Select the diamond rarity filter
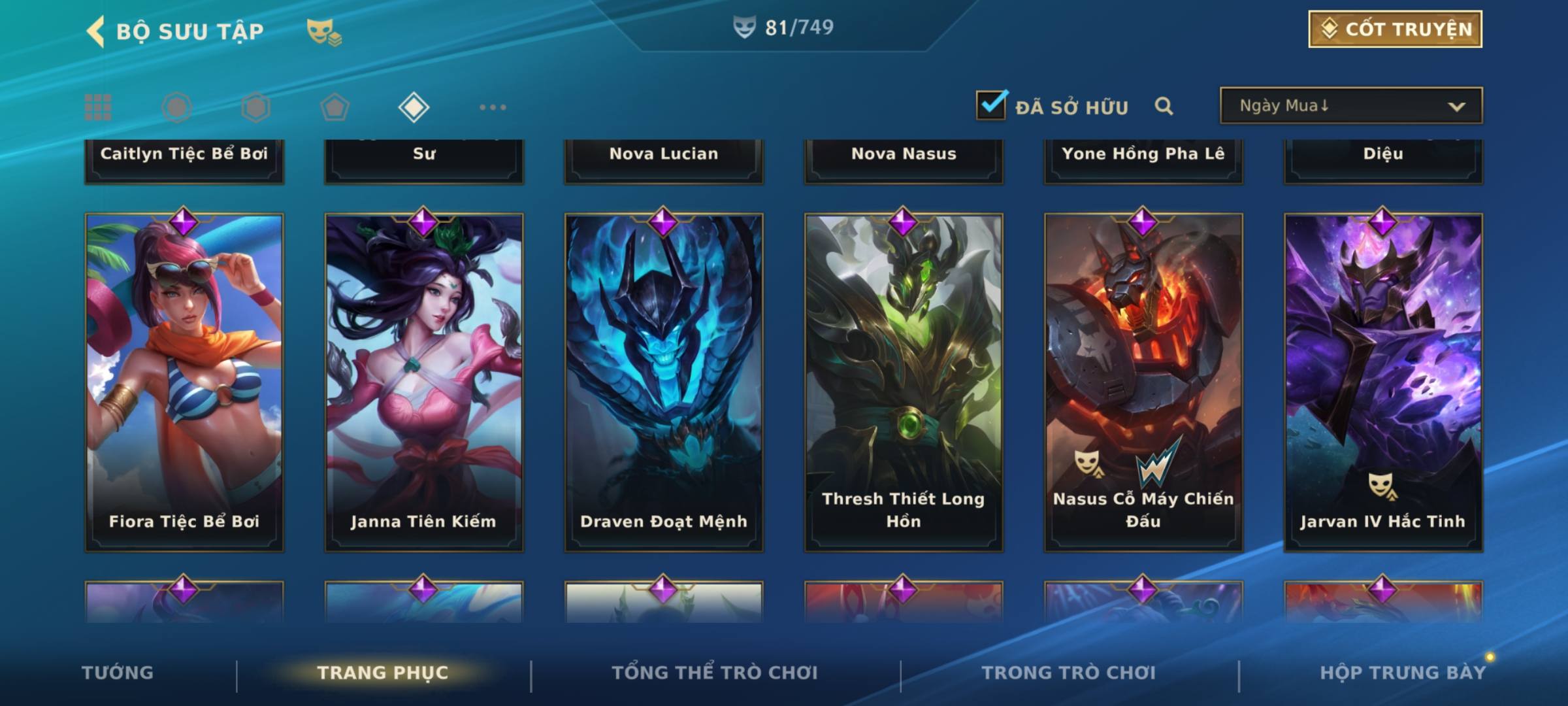Image resolution: width=1568 pixels, height=706 pixels. coord(414,107)
